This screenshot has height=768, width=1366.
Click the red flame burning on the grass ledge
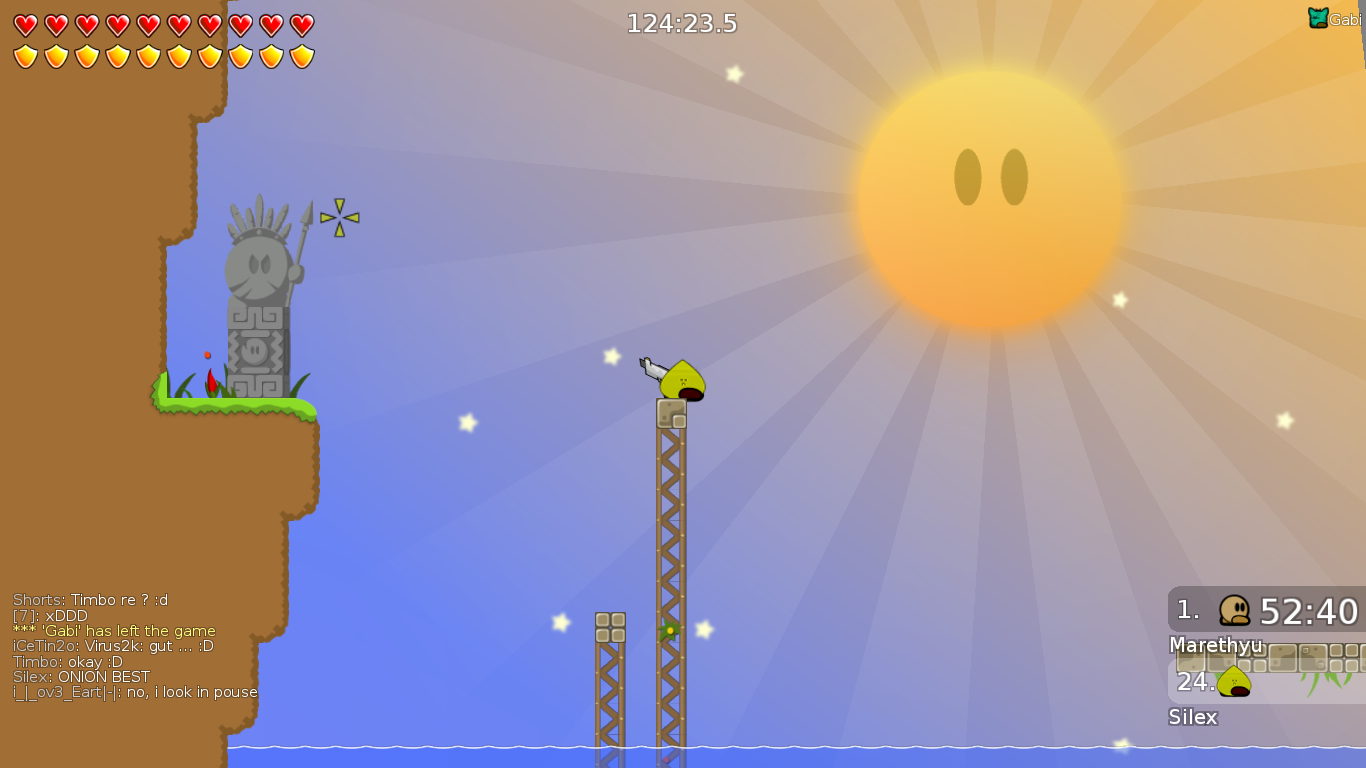[x=211, y=383]
